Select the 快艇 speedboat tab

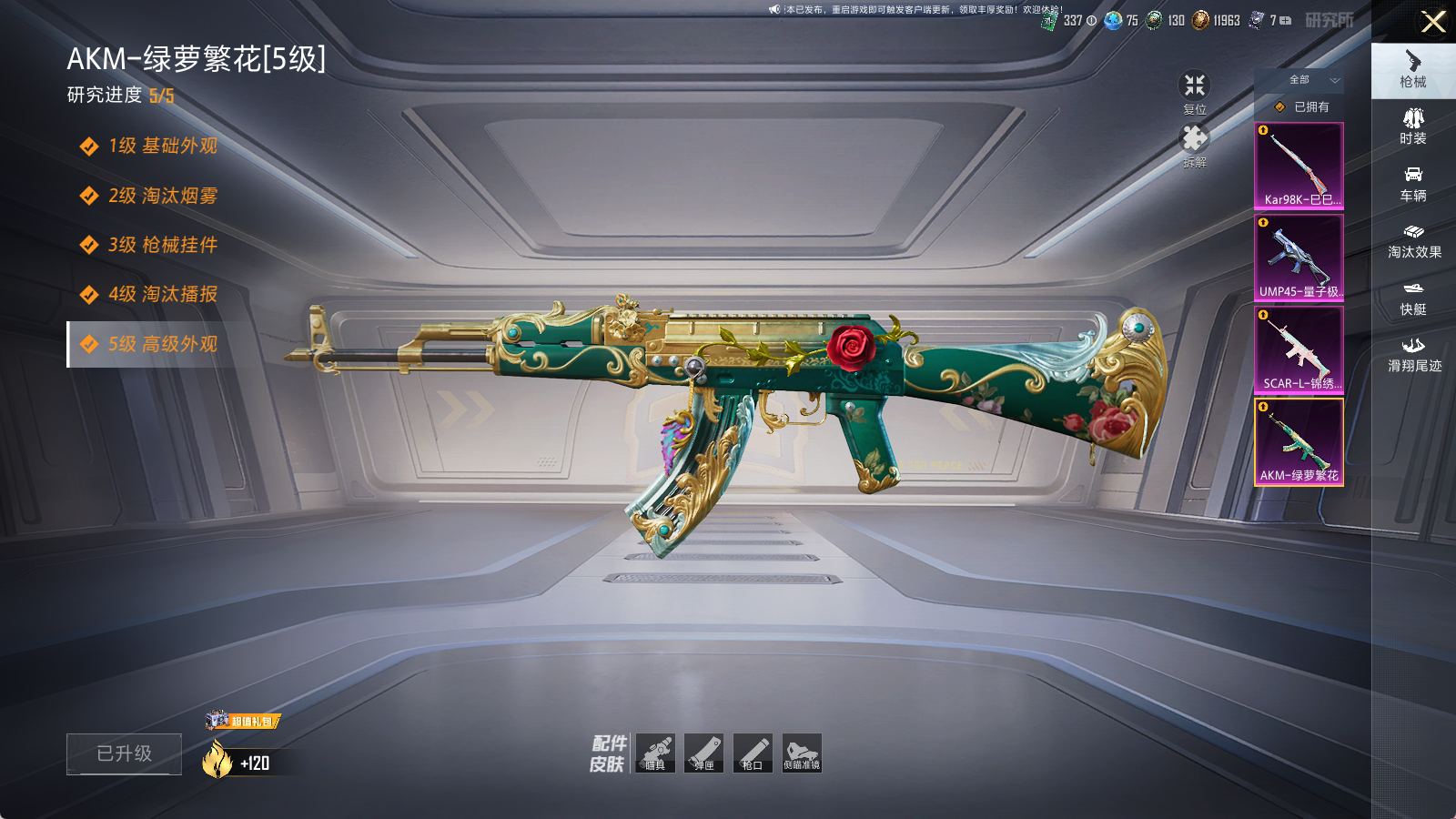click(x=1413, y=298)
